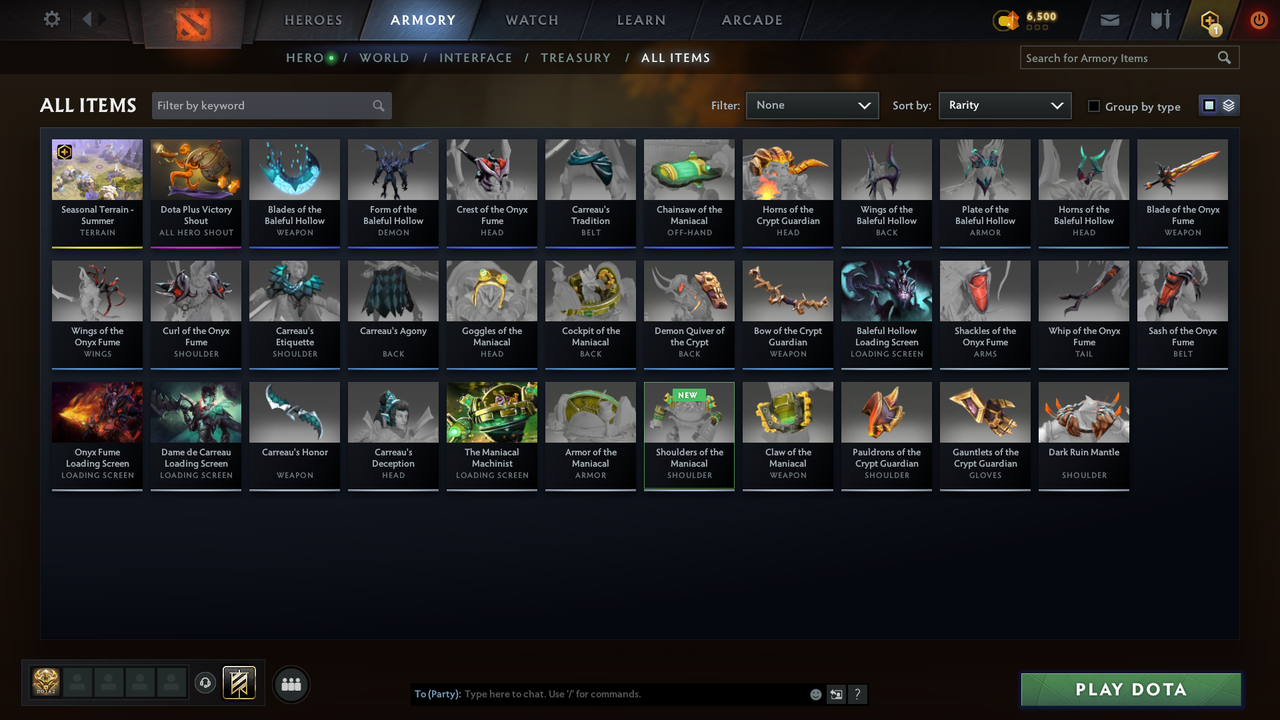Open the ARCADE menu
Screen dimensions: 1280x720
[x=751, y=20]
